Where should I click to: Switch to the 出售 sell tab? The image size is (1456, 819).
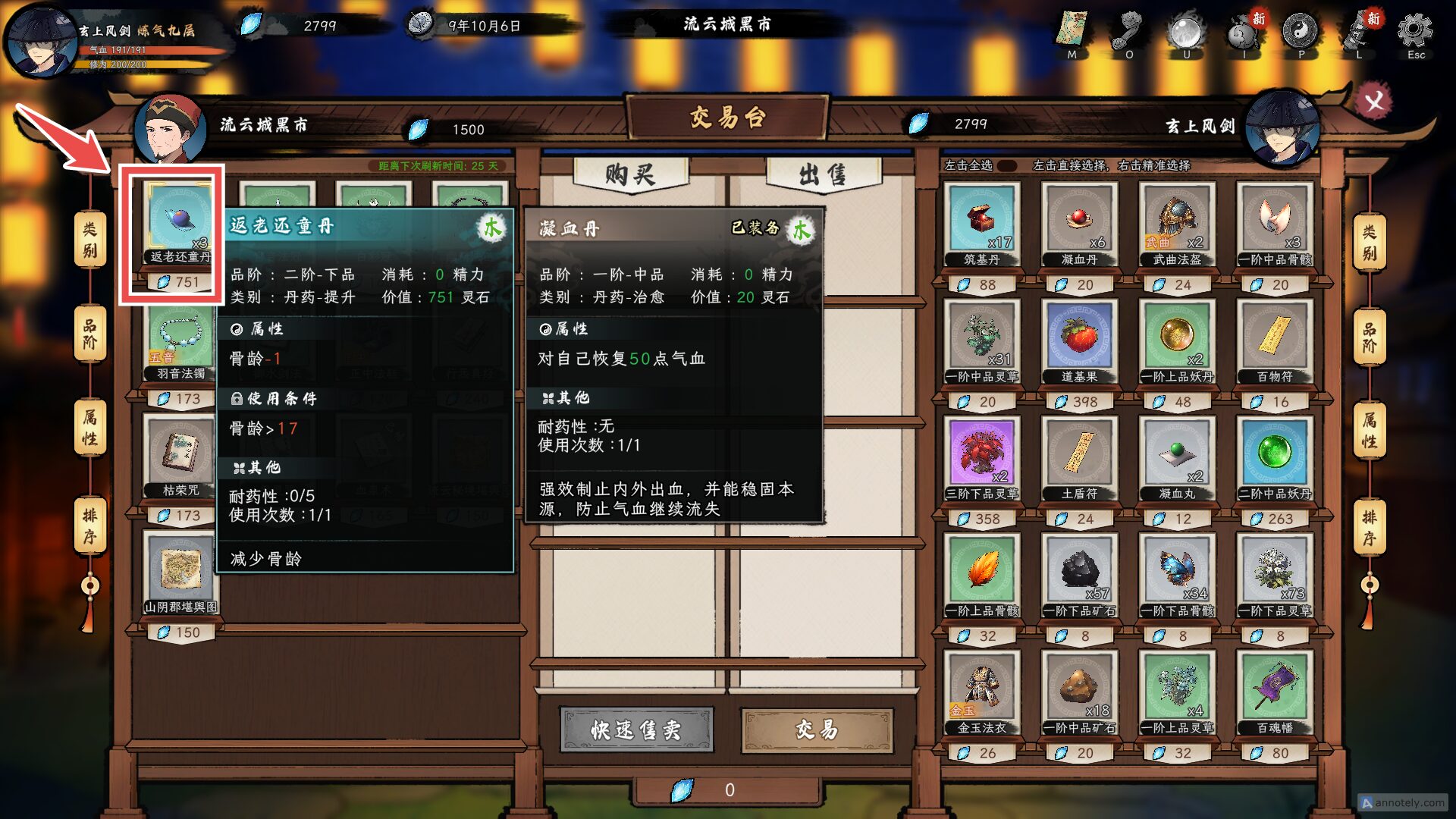(x=819, y=173)
